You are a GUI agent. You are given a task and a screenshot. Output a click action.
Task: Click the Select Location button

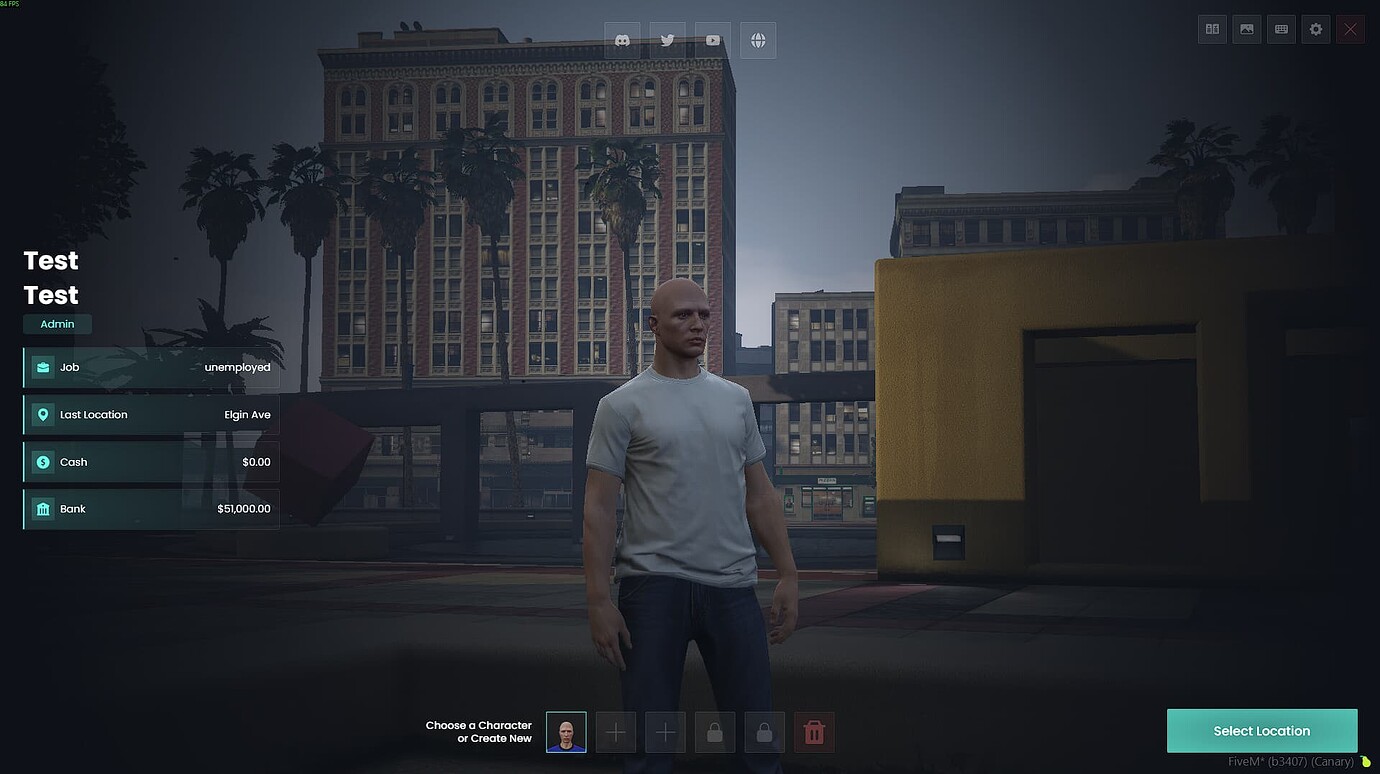pyautogui.click(x=1262, y=730)
